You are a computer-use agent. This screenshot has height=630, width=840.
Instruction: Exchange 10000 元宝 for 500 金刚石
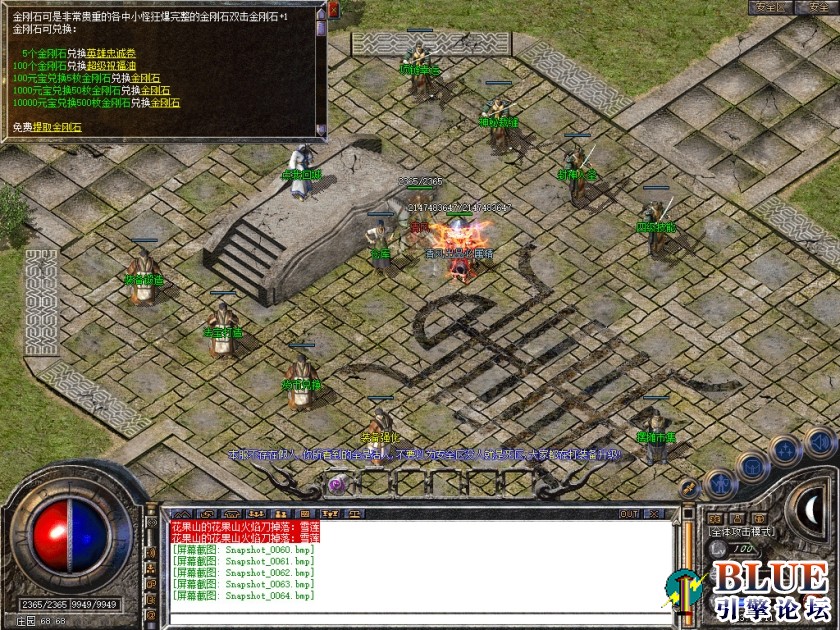click(165, 102)
